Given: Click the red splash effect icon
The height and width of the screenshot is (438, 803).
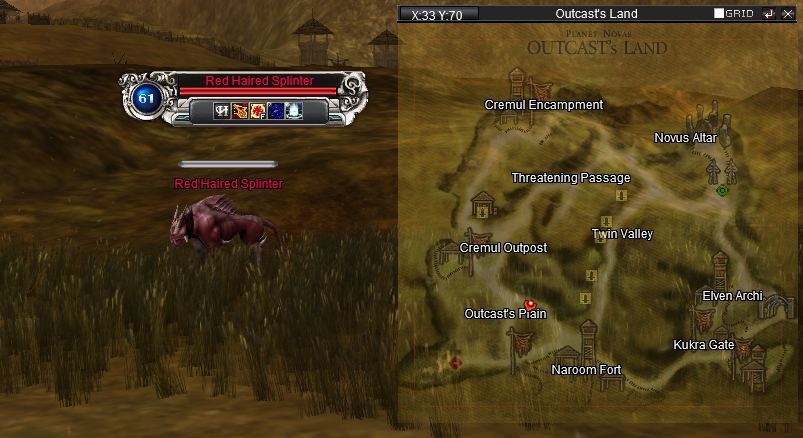Looking at the screenshot, I should [259, 111].
